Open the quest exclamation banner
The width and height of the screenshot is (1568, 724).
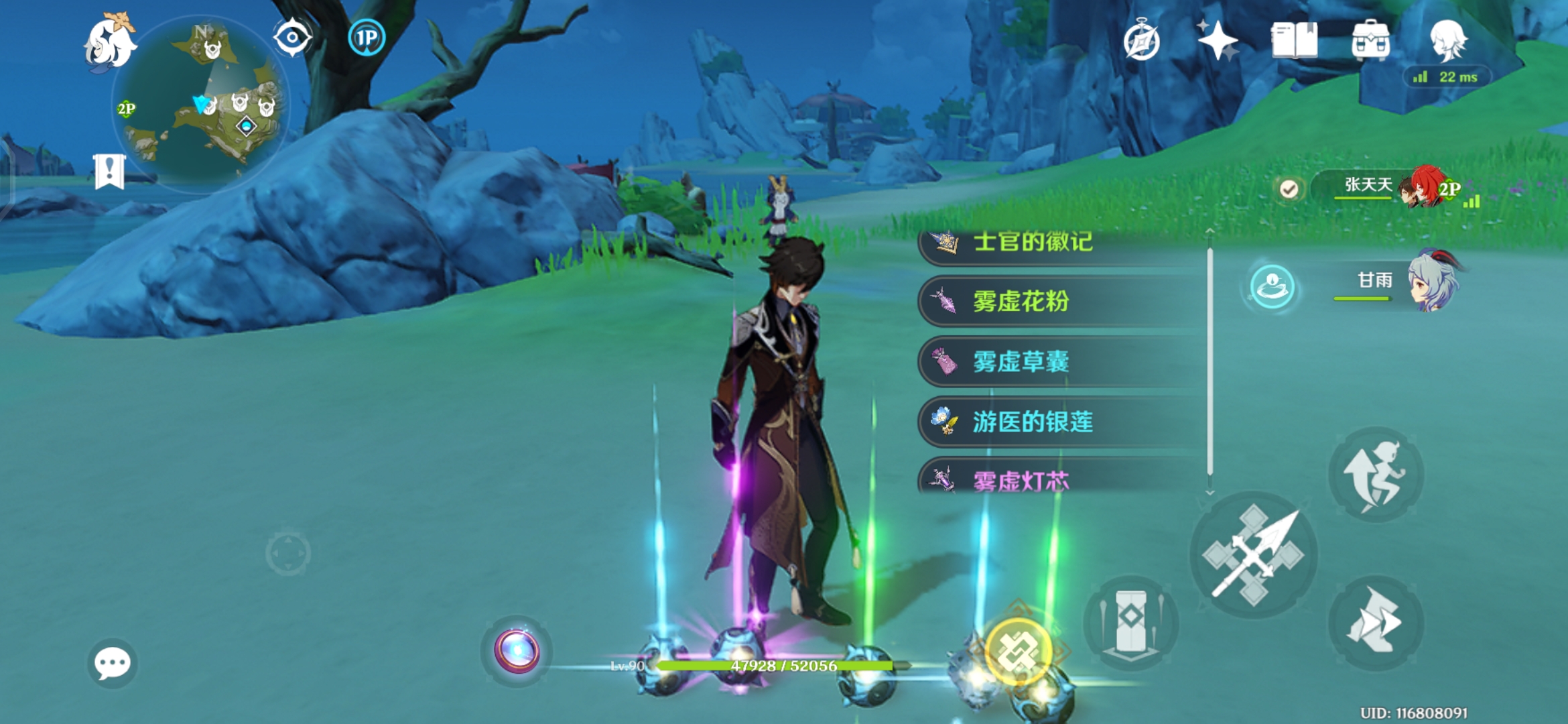pos(109,172)
